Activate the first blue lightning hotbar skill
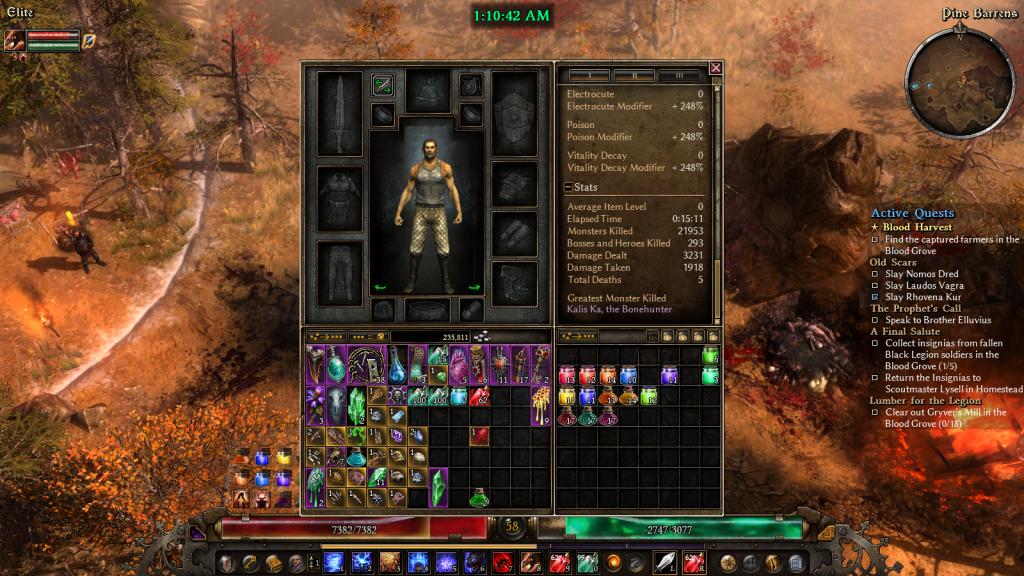 pyautogui.click(x=334, y=561)
